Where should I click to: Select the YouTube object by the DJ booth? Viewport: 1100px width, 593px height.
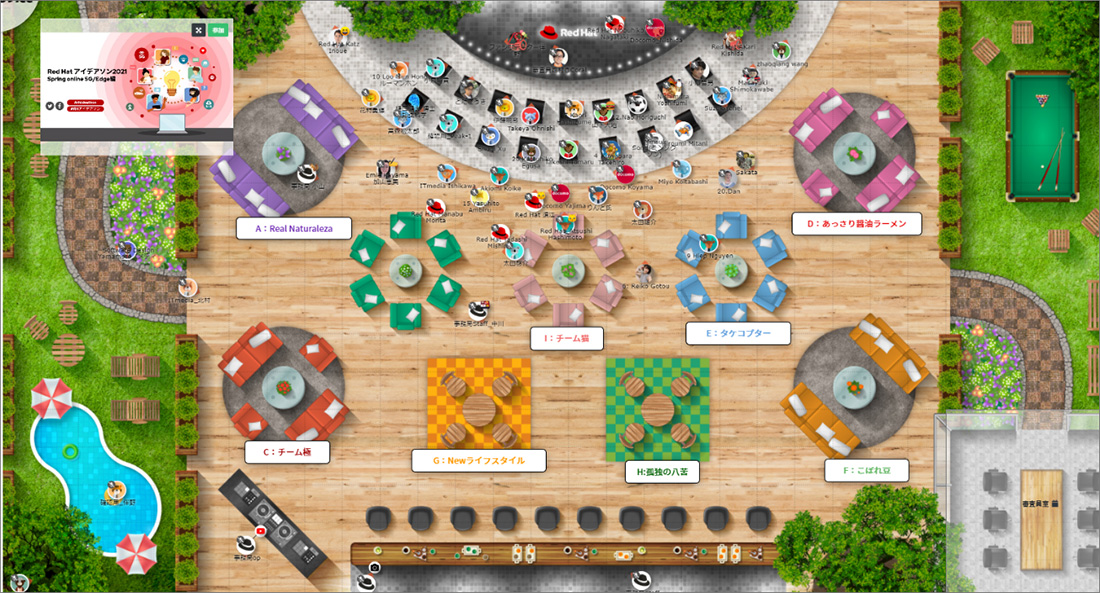pyautogui.click(x=261, y=530)
